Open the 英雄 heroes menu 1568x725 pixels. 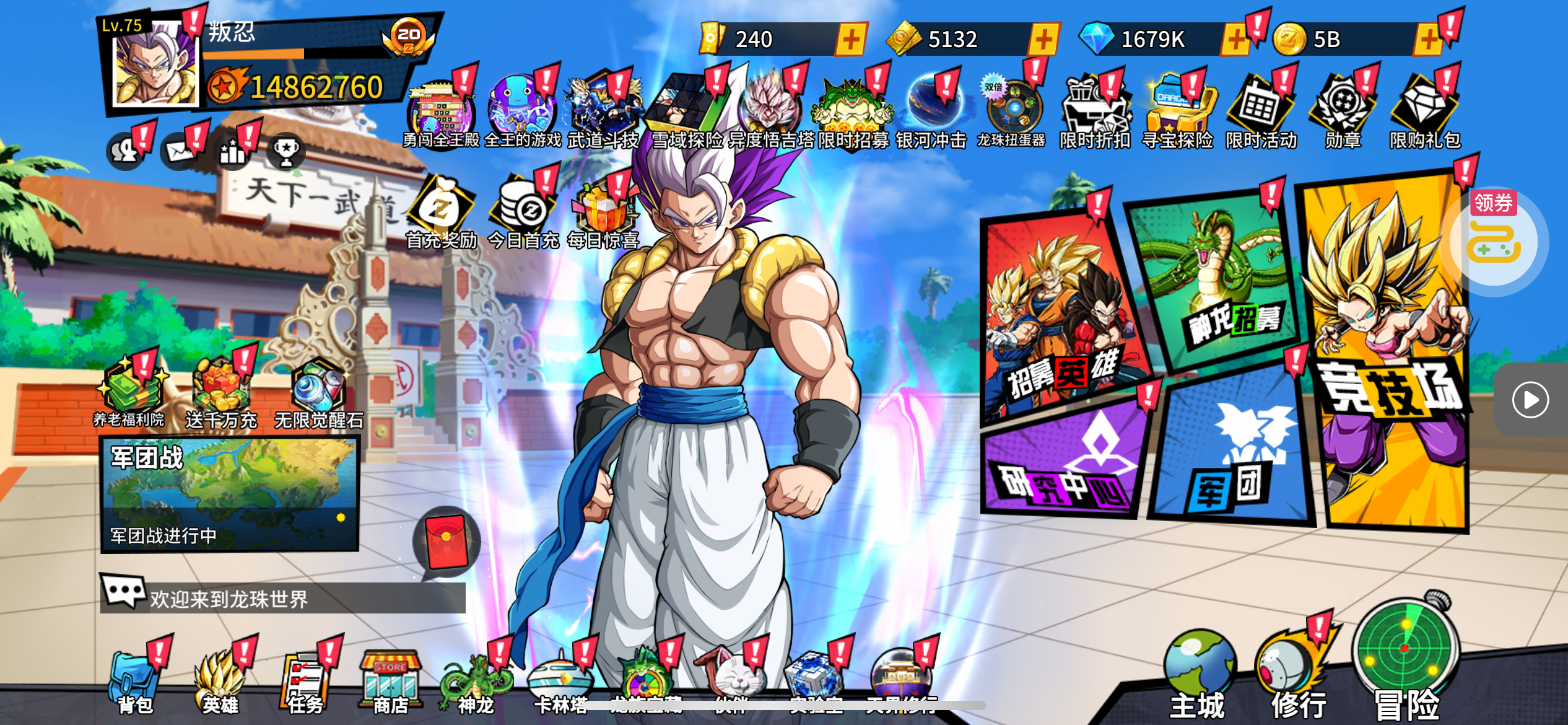pos(220,683)
